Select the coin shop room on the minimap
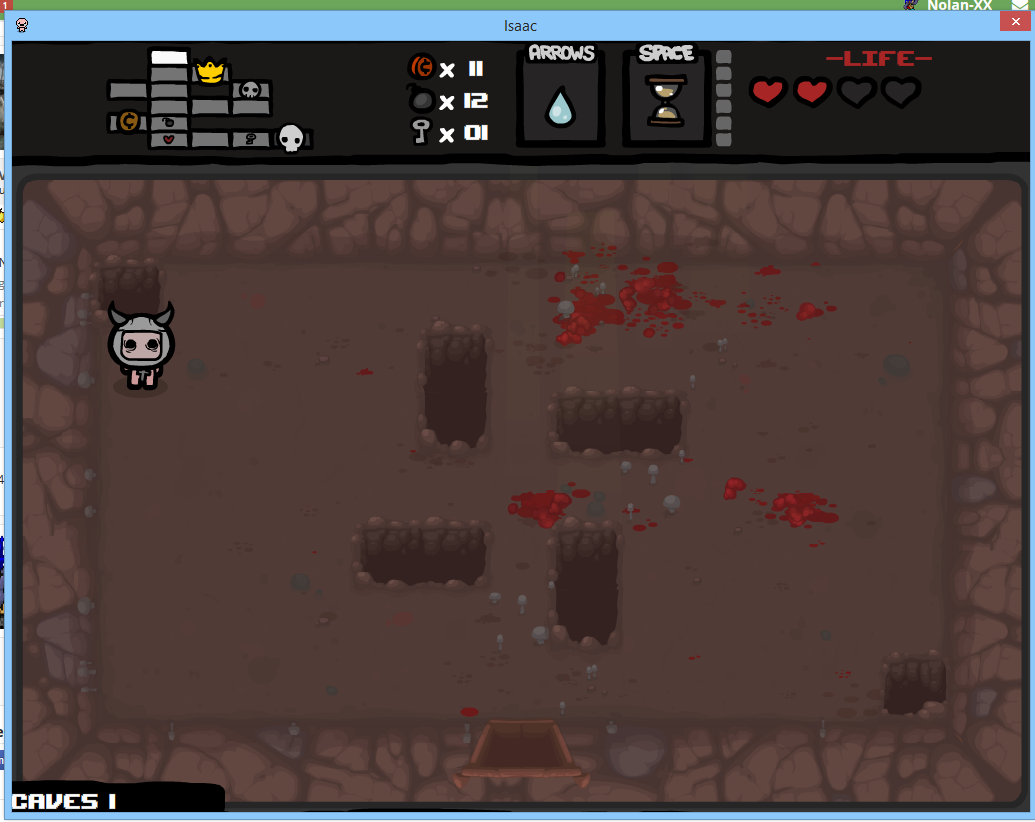The height and width of the screenshot is (822, 1035). 128,122
